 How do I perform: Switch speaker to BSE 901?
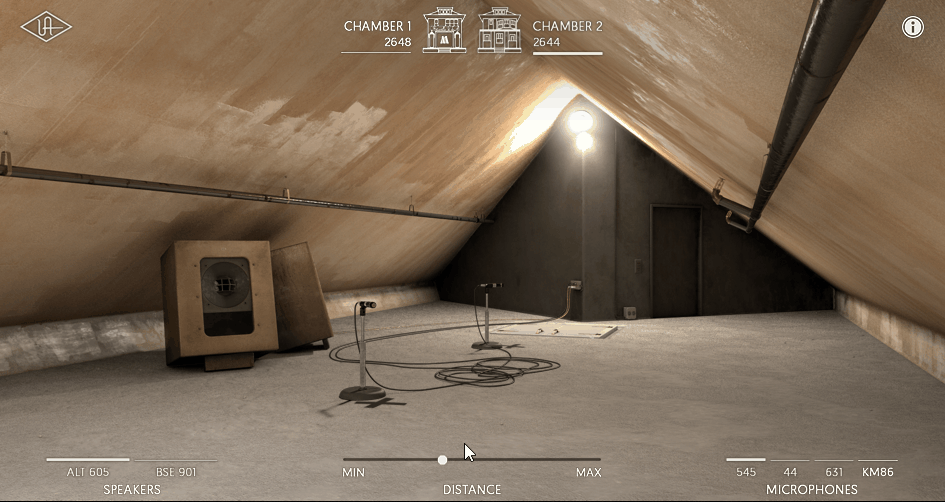click(x=176, y=472)
